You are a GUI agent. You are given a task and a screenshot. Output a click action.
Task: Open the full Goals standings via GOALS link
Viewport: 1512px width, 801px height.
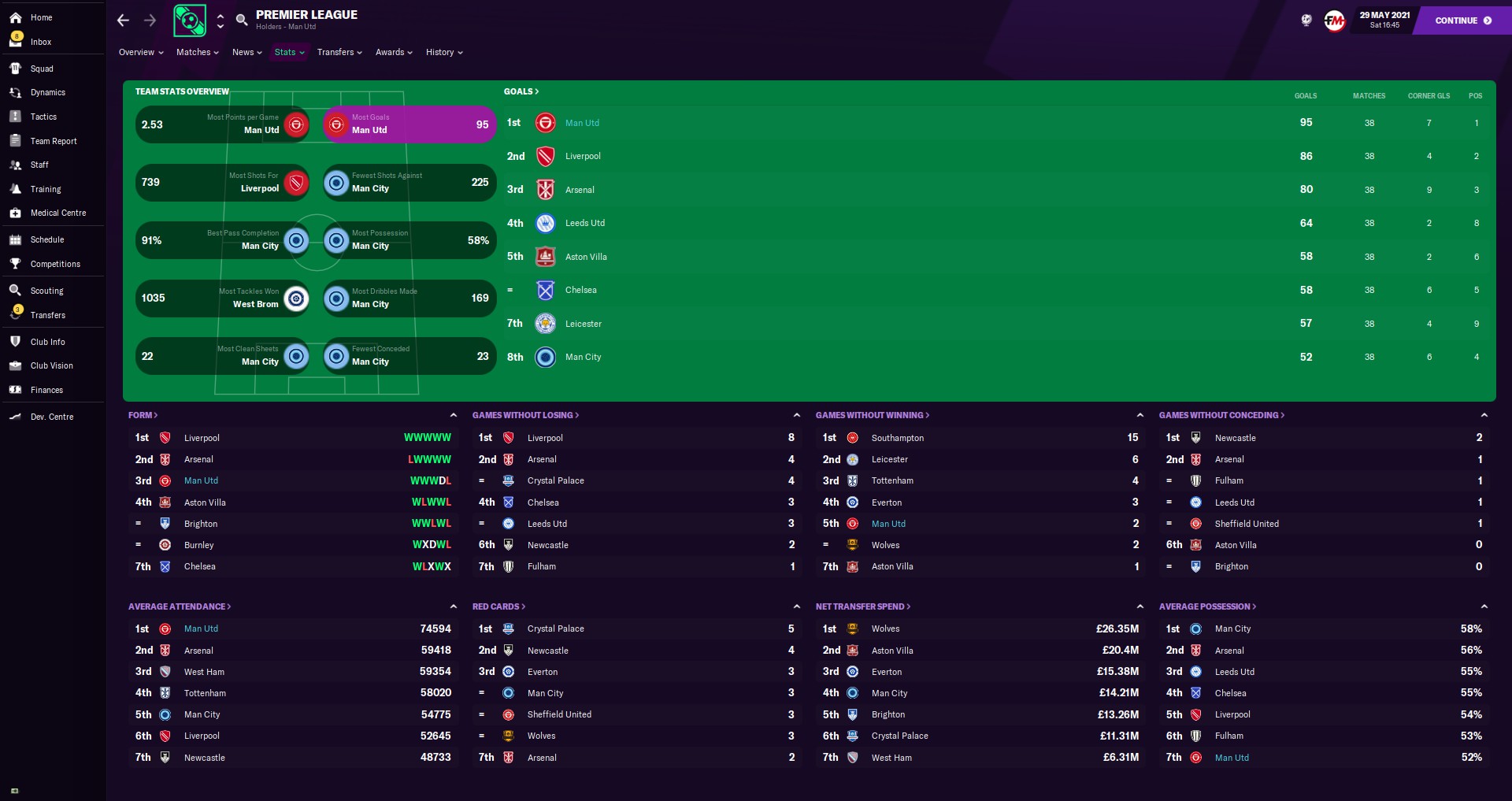coord(521,91)
